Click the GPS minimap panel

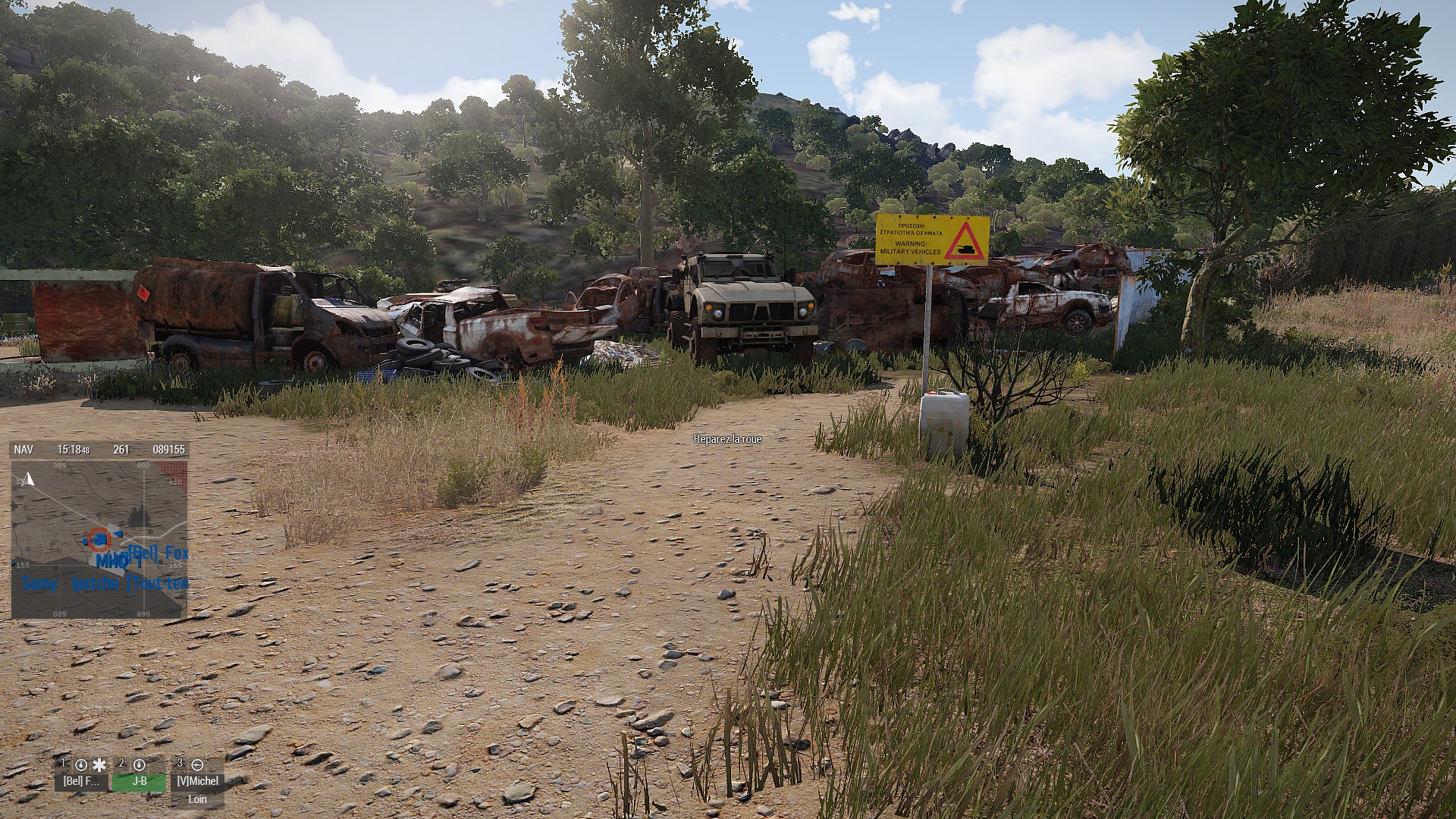tap(99, 538)
